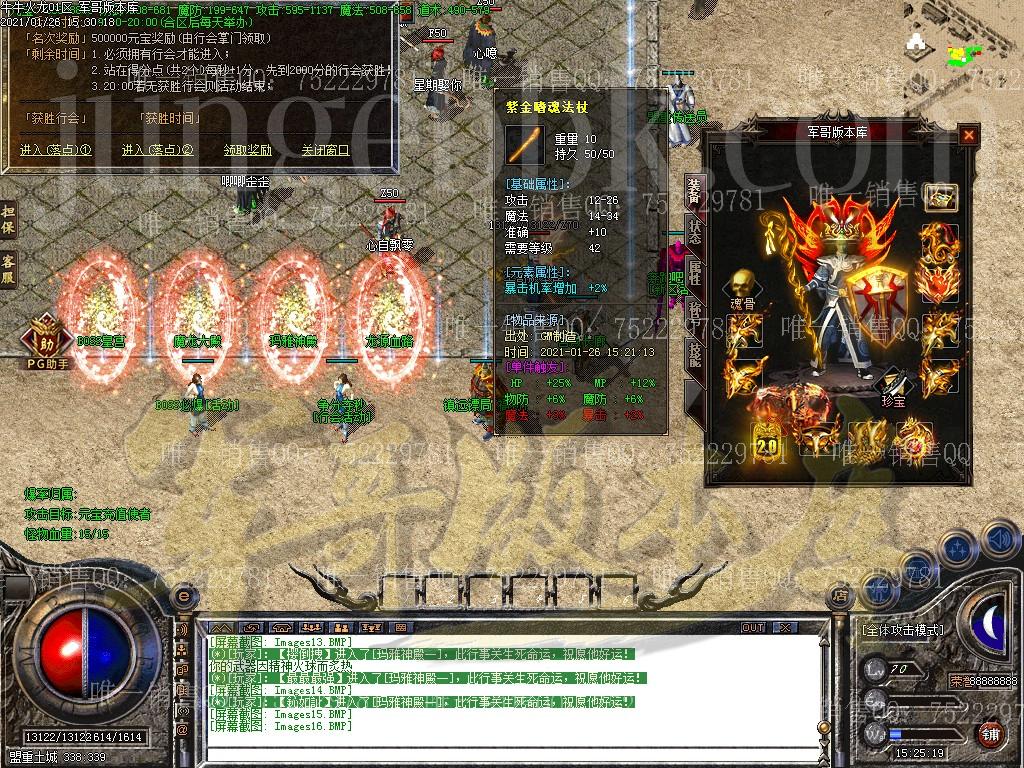Viewport: 1024px width, 768px height.
Task: Open the 店 store button above chat
Action: pyautogui.click(x=840, y=596)
